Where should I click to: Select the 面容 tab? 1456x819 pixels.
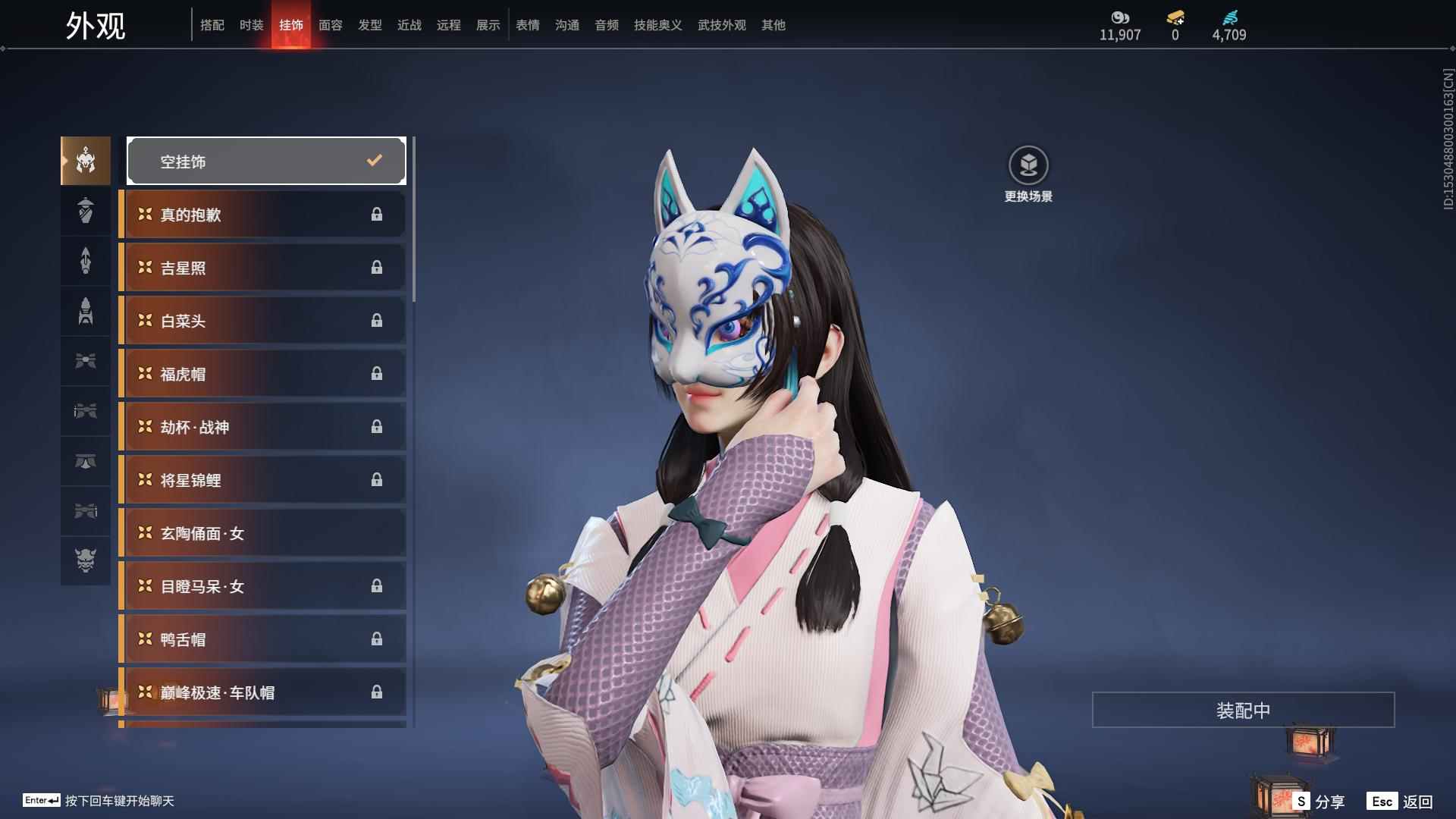pos(330,25)
